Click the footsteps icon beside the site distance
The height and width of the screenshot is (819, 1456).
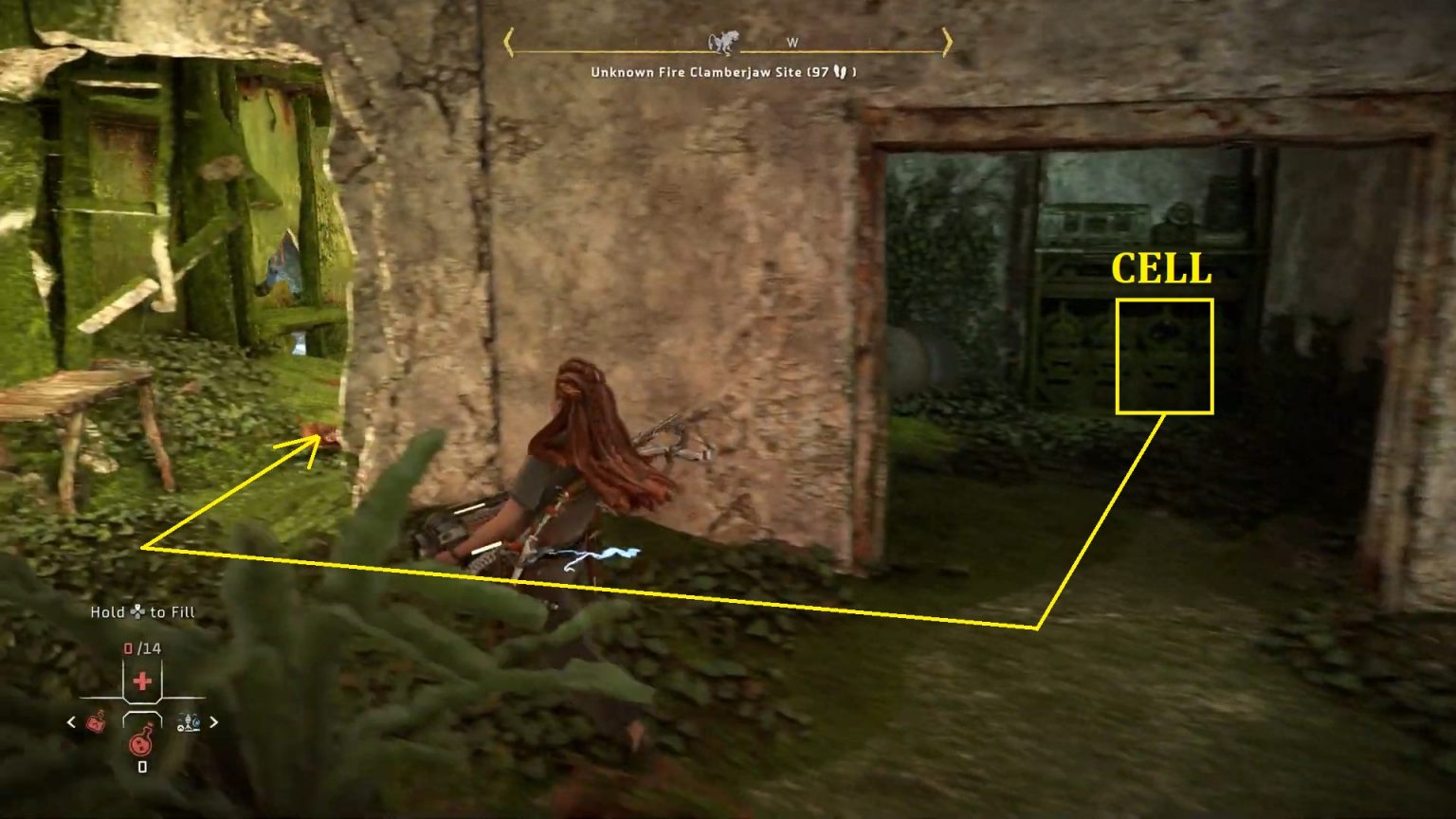pos(842,71)
